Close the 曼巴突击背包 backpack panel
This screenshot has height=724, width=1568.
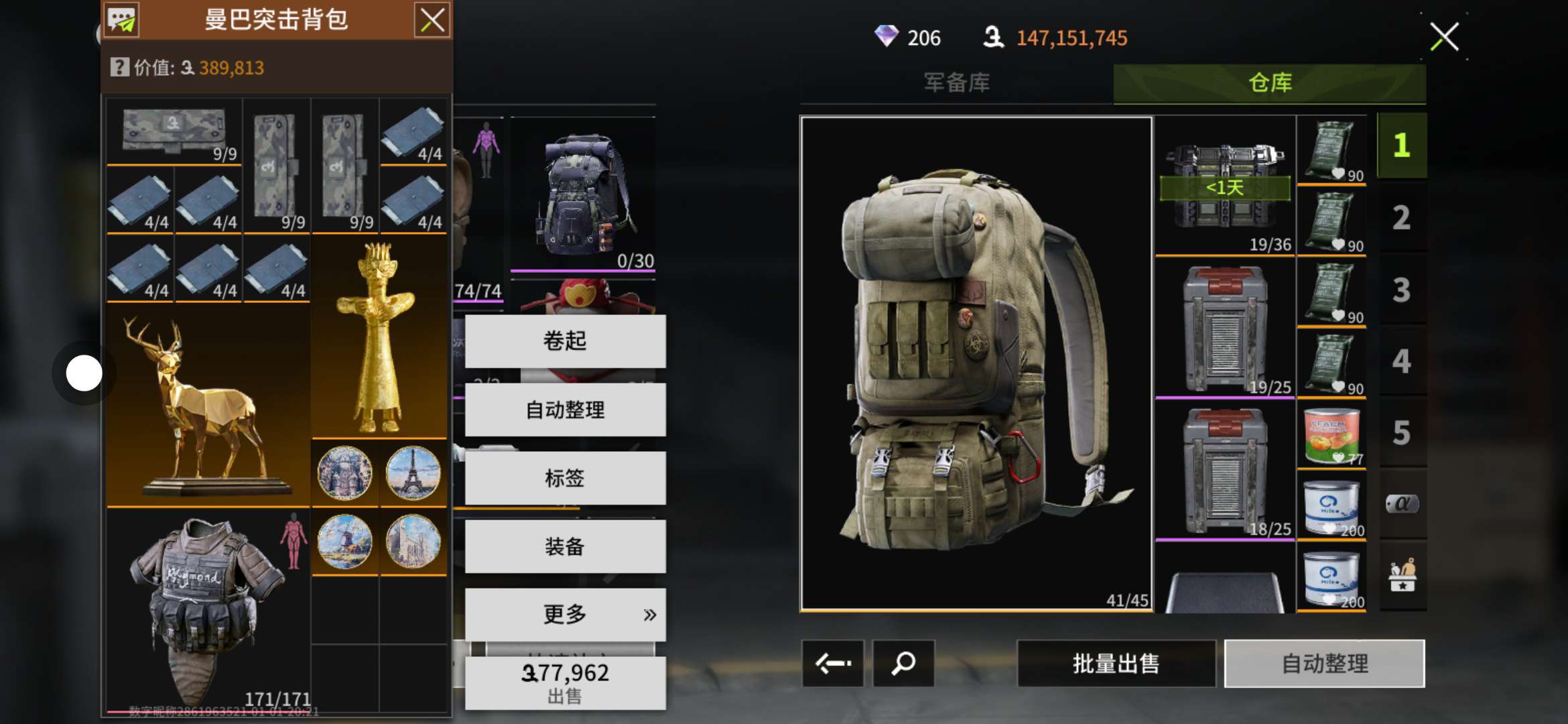pyautogui.click(x=432, y=20)
